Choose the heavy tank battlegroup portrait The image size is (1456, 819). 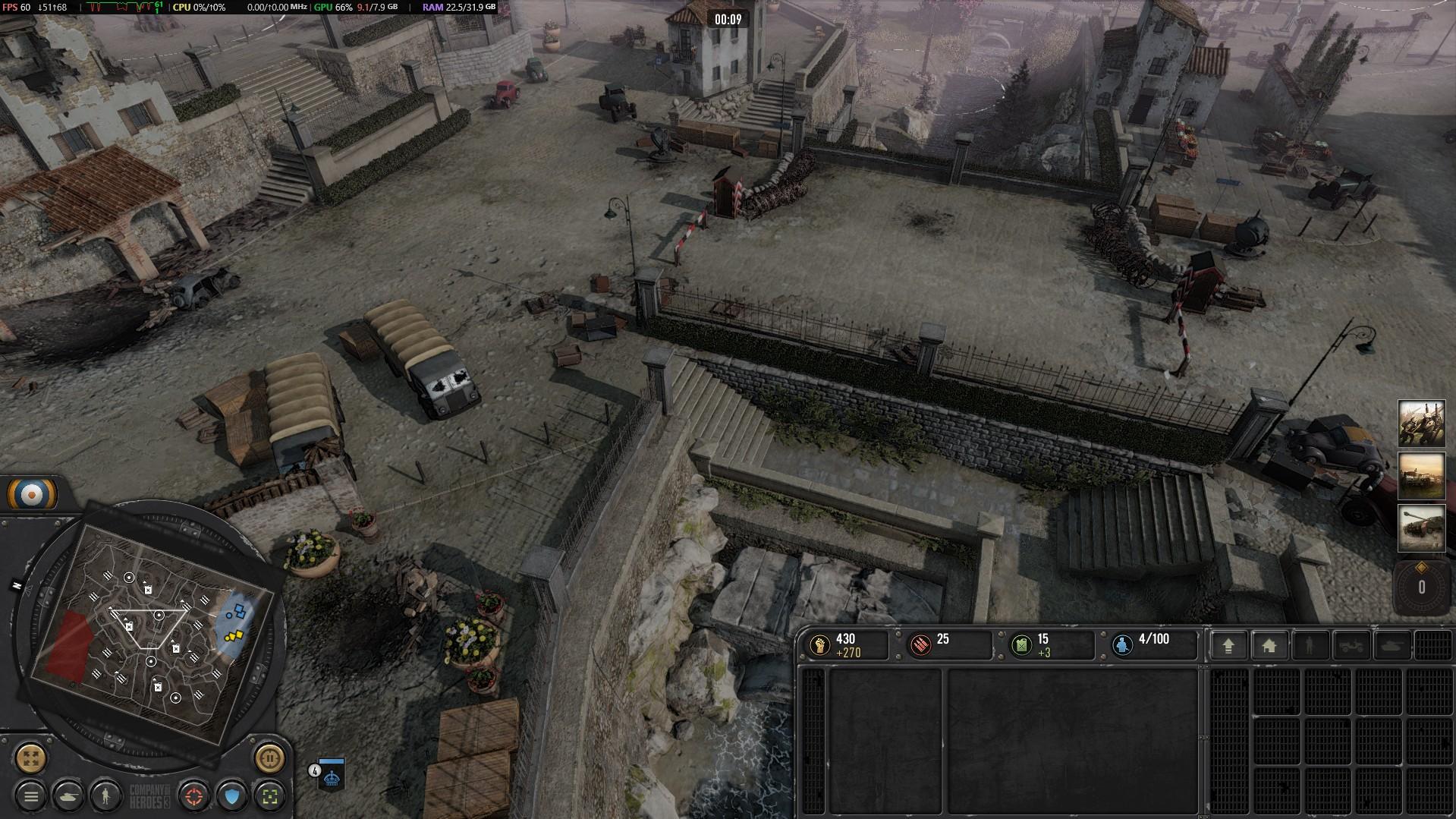1421,528
